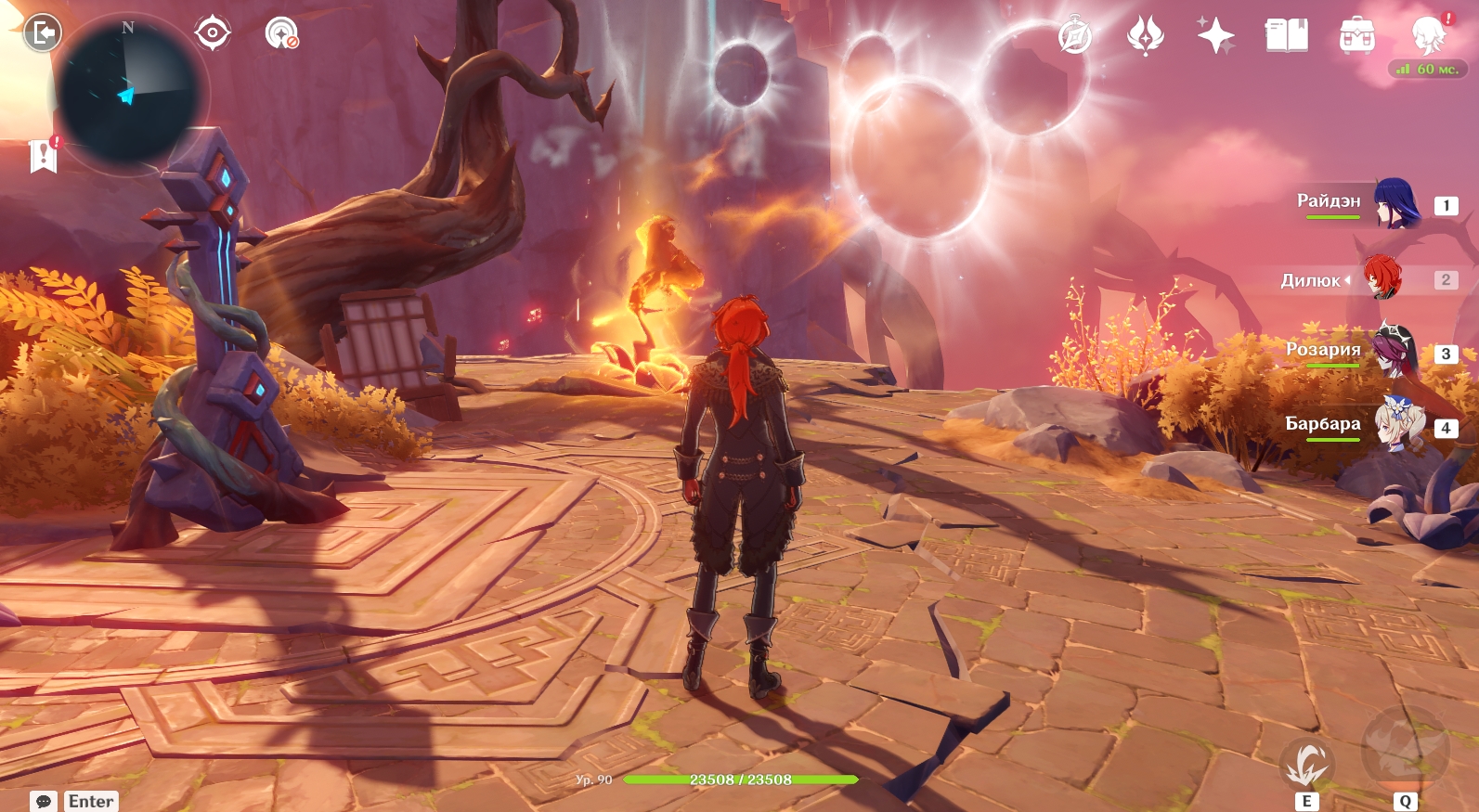Viewport: 1479px width, 812px height.
Task: Open the quest bookmark with exclamation mark
Action: tap(44, 155)
